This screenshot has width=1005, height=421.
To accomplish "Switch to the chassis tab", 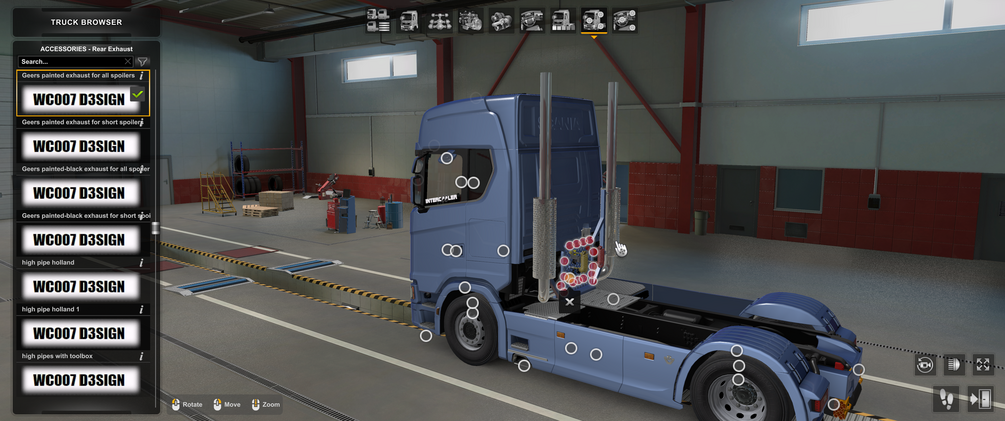I will click(440, 20).
